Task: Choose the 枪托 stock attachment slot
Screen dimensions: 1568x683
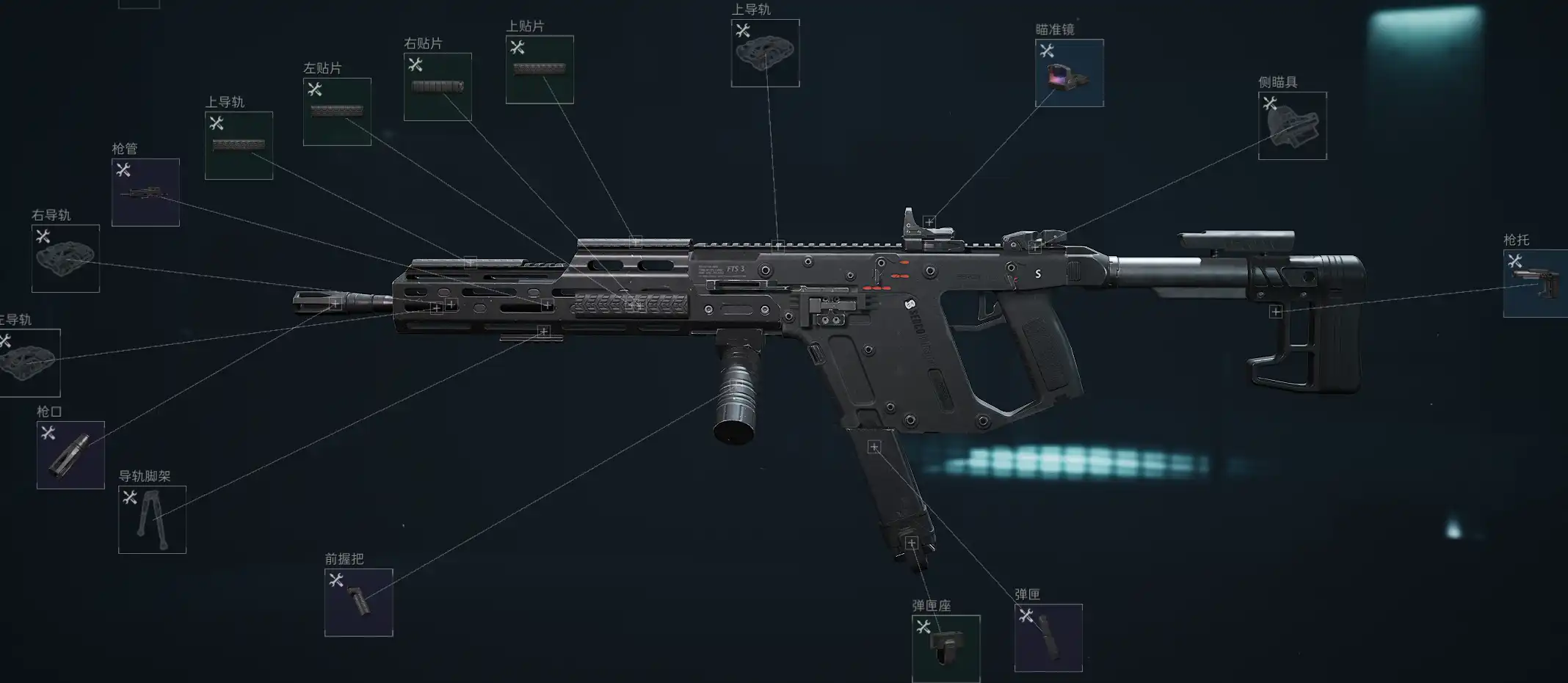Action: 1536,283
